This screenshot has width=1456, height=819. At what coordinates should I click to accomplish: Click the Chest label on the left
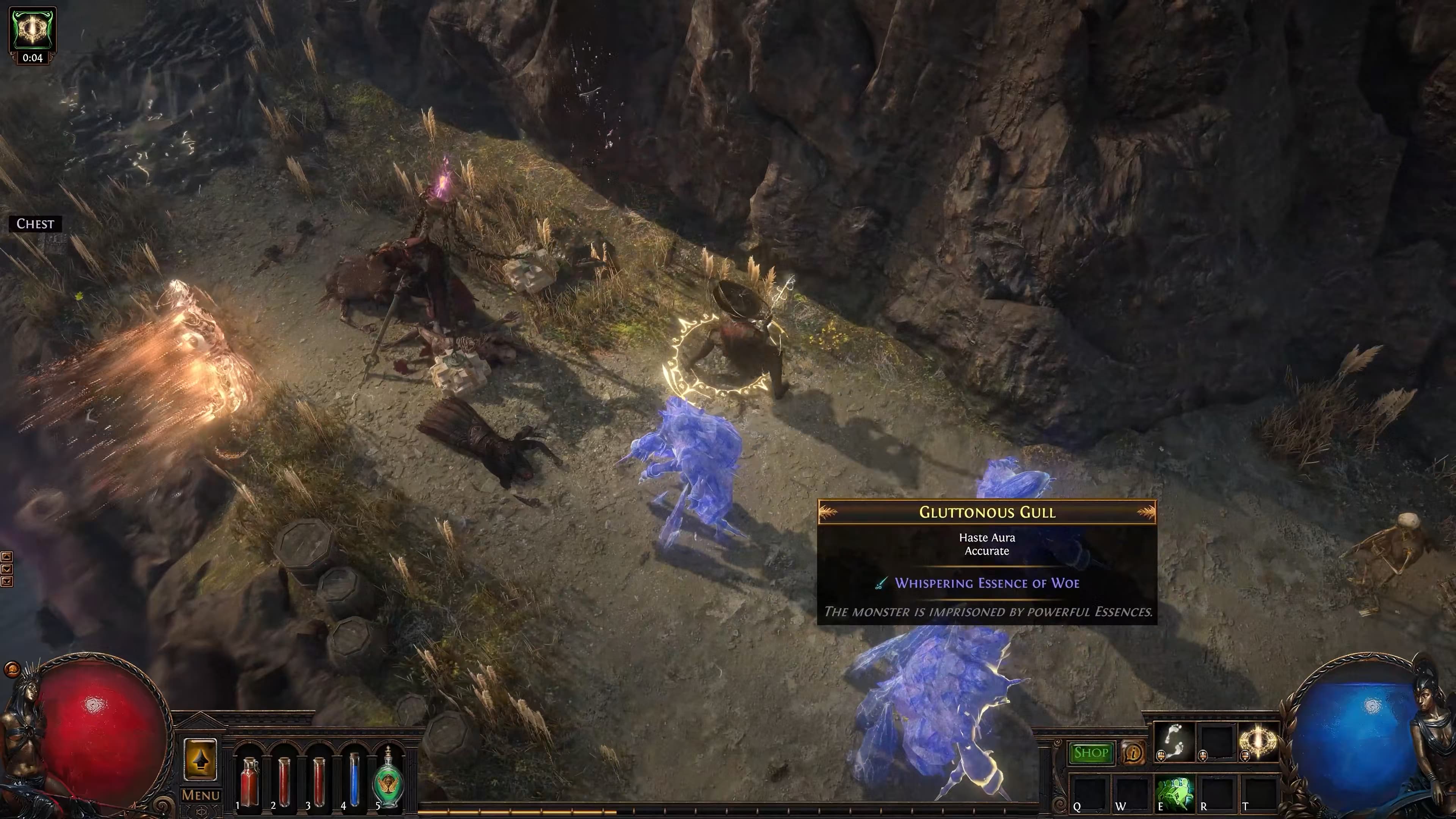click(x=35, y=224)
